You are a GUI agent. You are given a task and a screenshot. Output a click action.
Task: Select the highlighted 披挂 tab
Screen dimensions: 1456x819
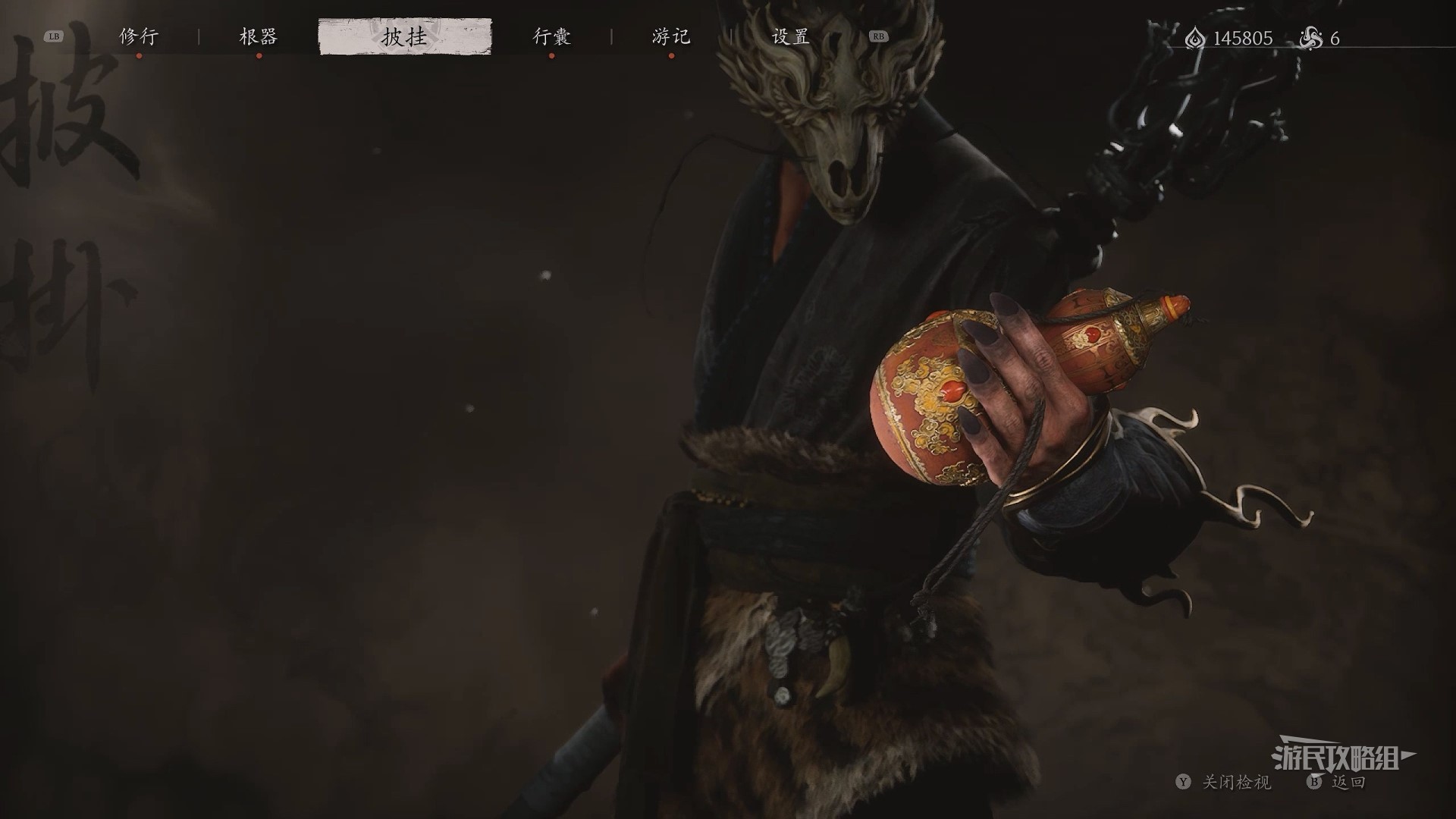(404, 36)
